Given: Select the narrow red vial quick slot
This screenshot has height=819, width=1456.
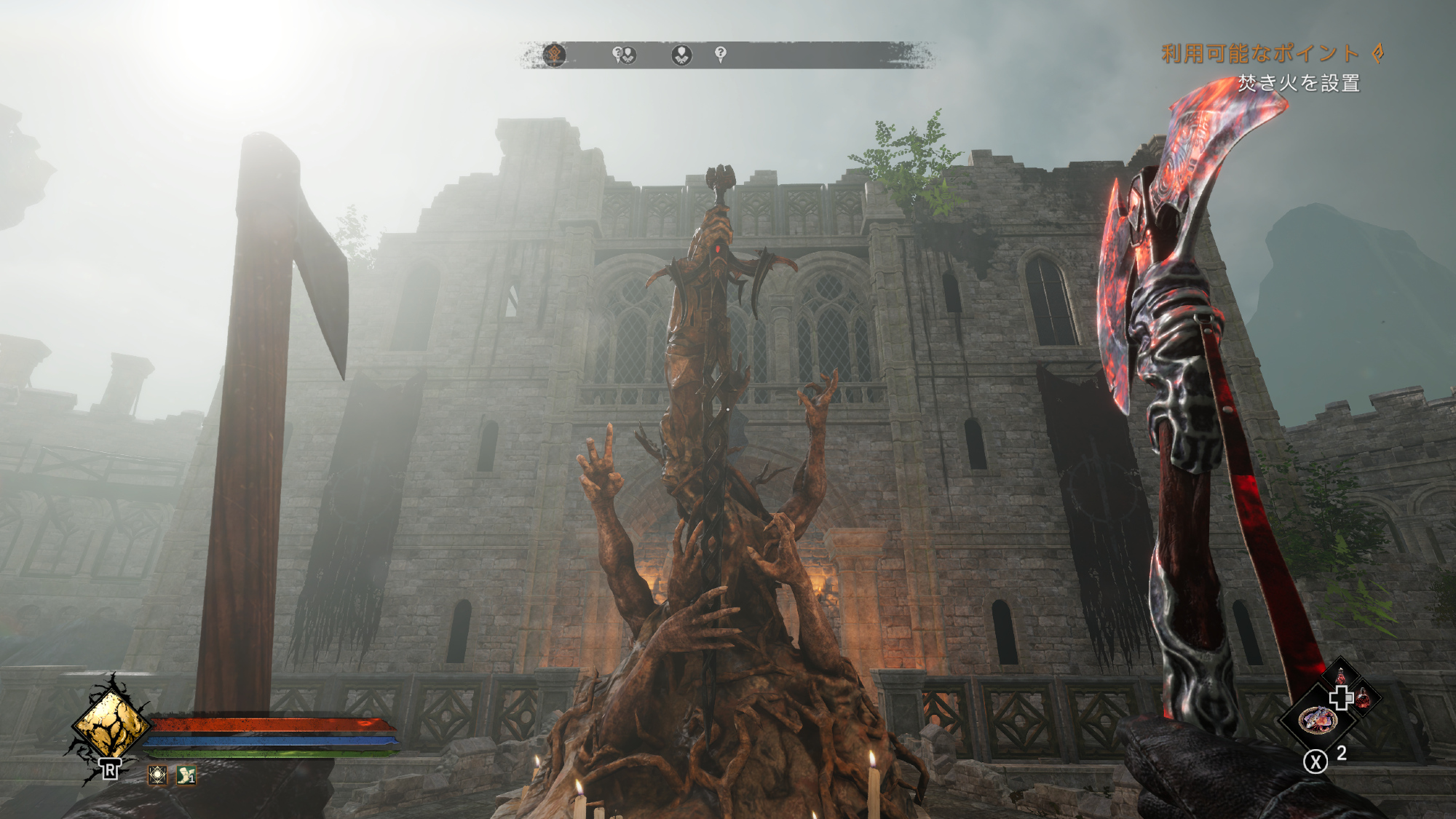Looking at the screenshot, I should tap(1340, 676).
